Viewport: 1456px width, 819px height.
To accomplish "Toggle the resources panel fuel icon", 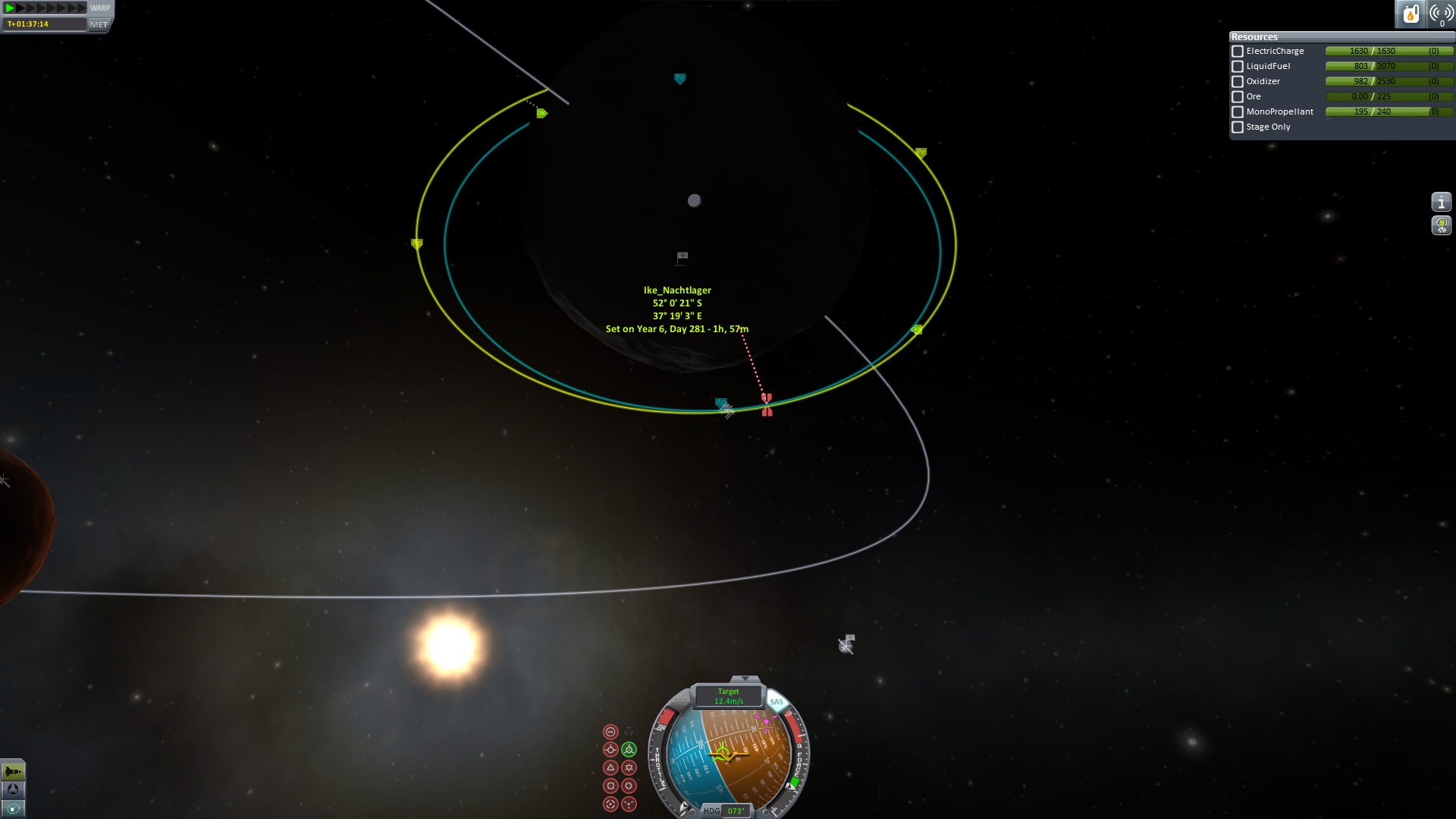I will coord(1410,14).
